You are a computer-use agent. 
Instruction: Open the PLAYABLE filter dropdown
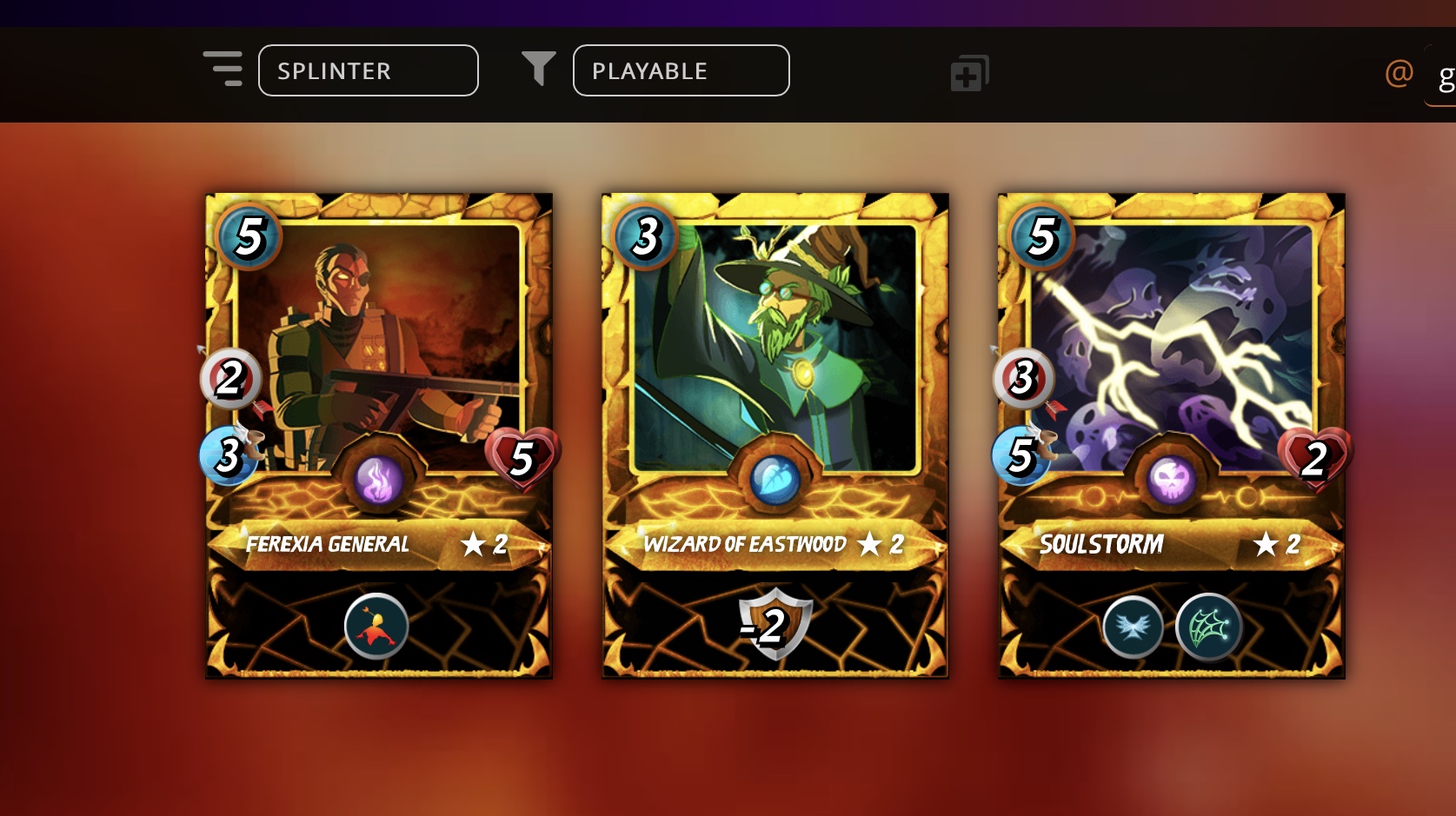[681, 70]
